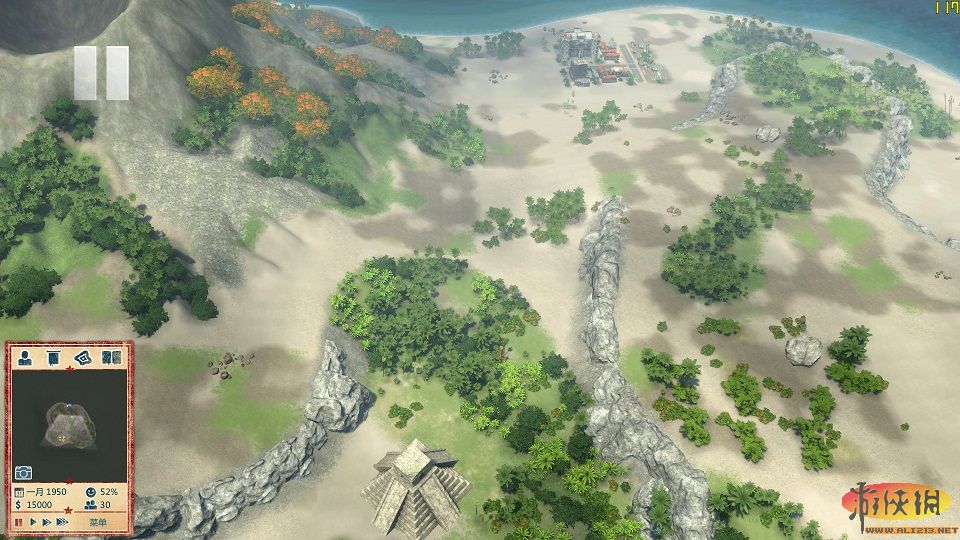Open the 菜单 menu
Viewport: 960px width, 540px height.
[97, 522]
